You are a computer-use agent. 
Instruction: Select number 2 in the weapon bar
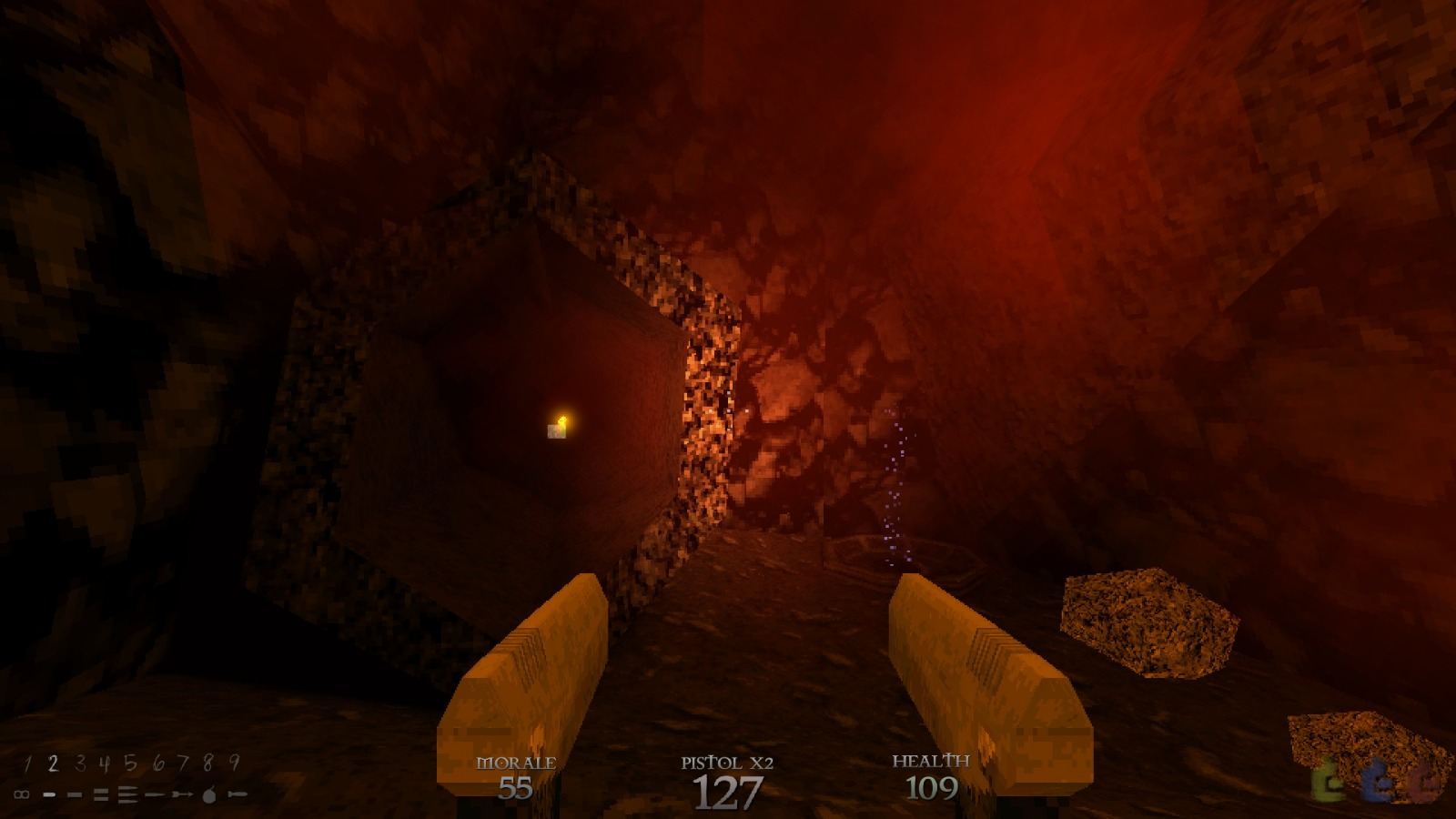(x=54, y=763)
